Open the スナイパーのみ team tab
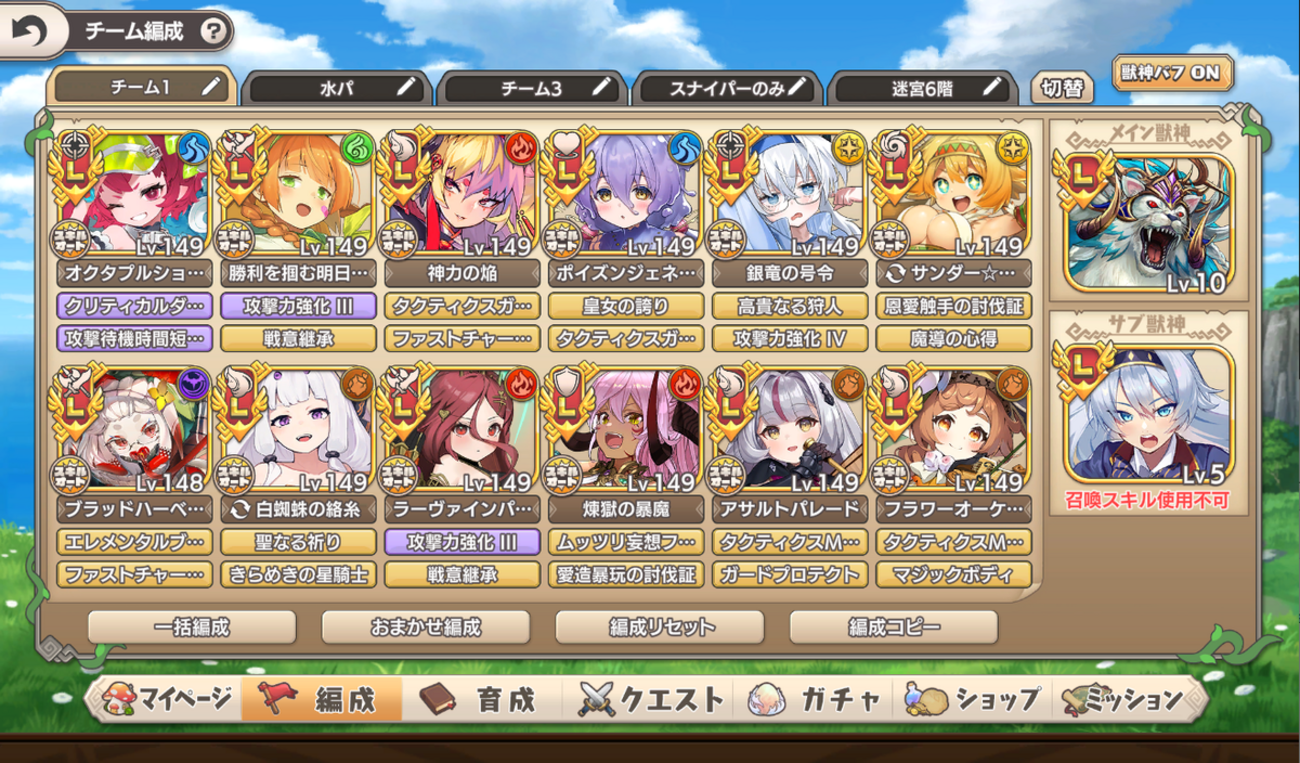This screenshot has height=763, width=1300. 726,88
